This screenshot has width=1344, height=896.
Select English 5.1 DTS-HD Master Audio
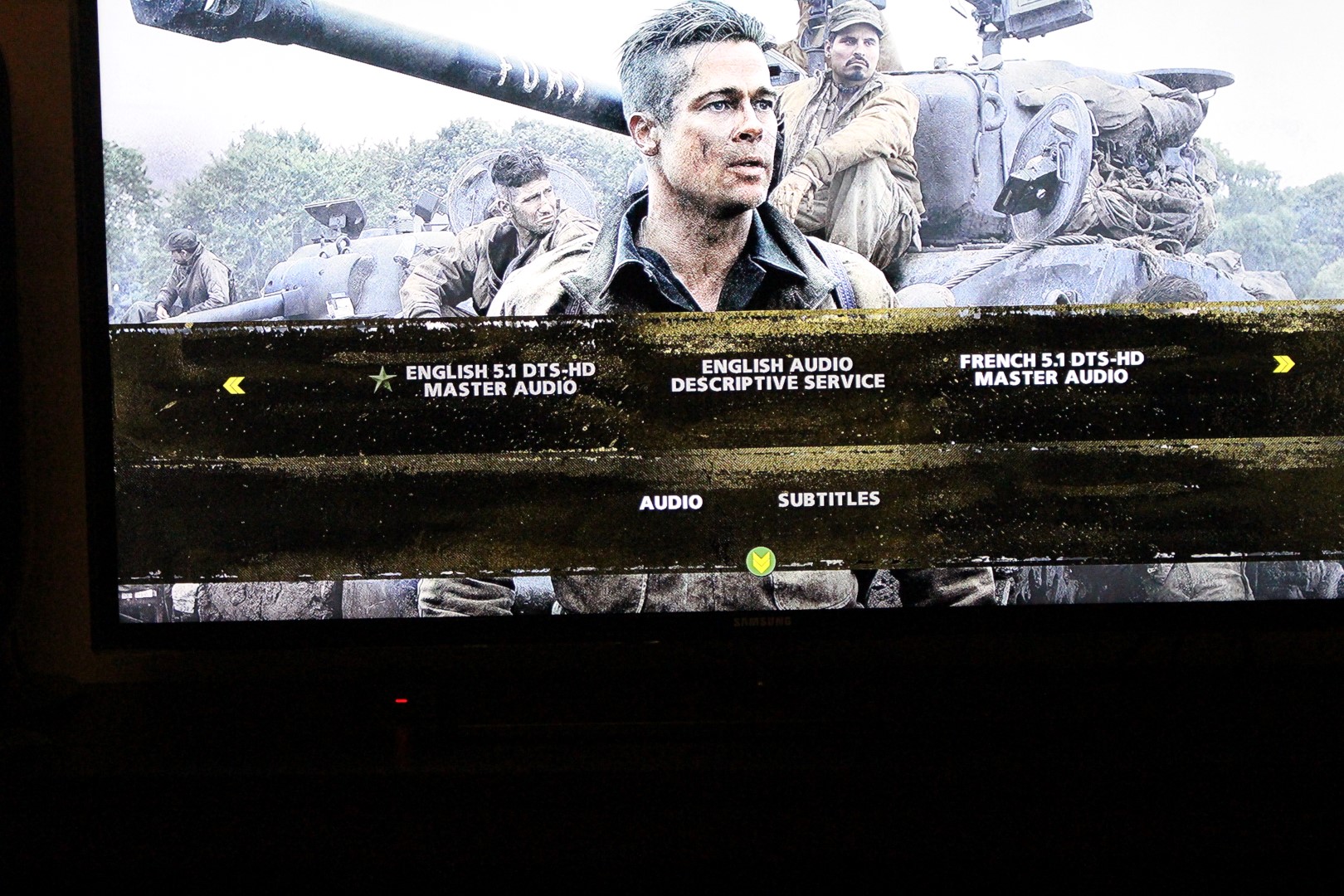[500, 379]
